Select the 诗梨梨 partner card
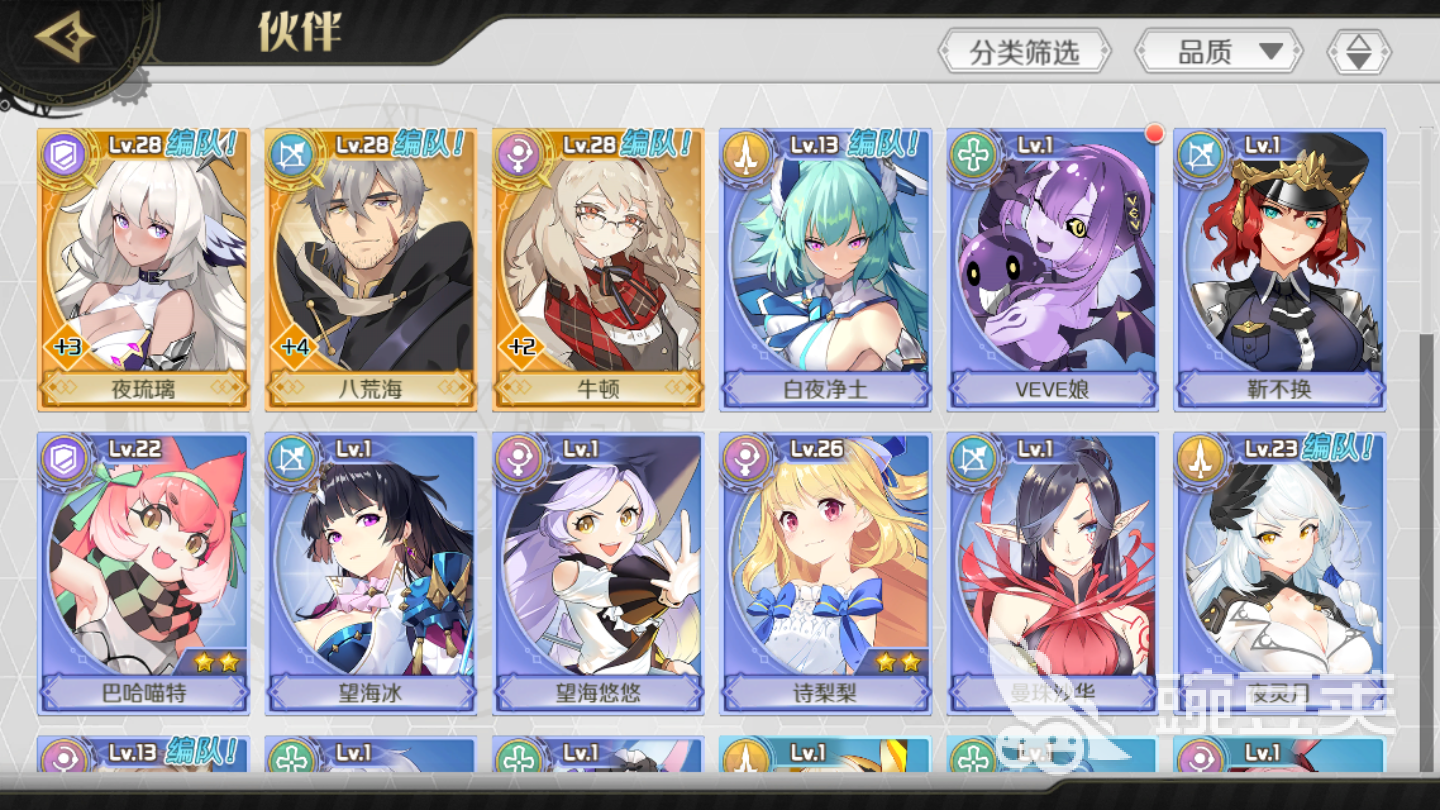 pyautogui.click(x=825, y=573)
